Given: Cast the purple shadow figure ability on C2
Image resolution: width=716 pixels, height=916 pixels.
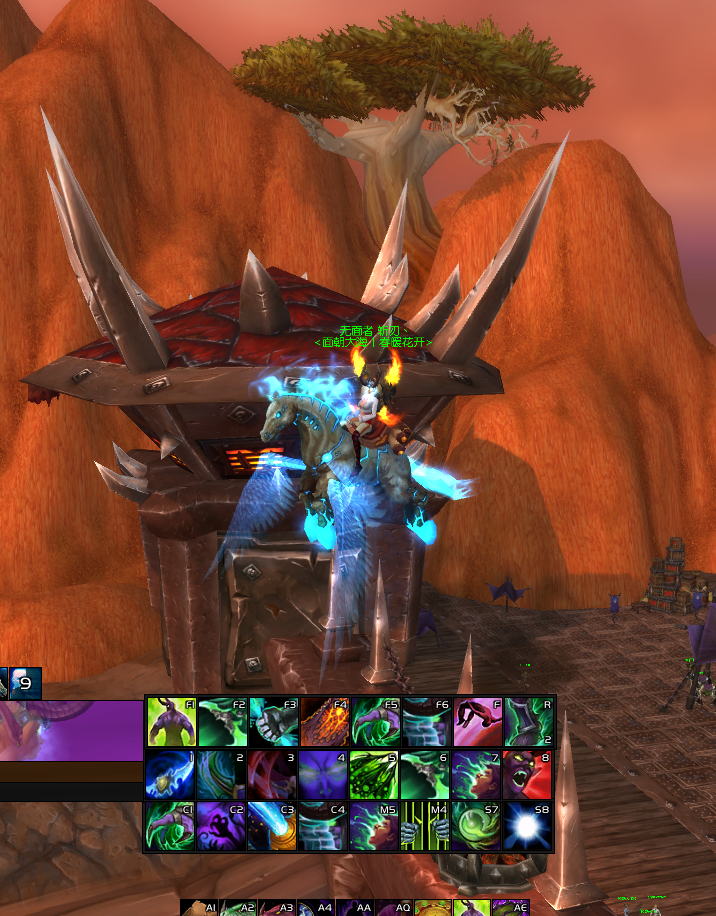Looking at the screenshot, I should coord(223,825).
